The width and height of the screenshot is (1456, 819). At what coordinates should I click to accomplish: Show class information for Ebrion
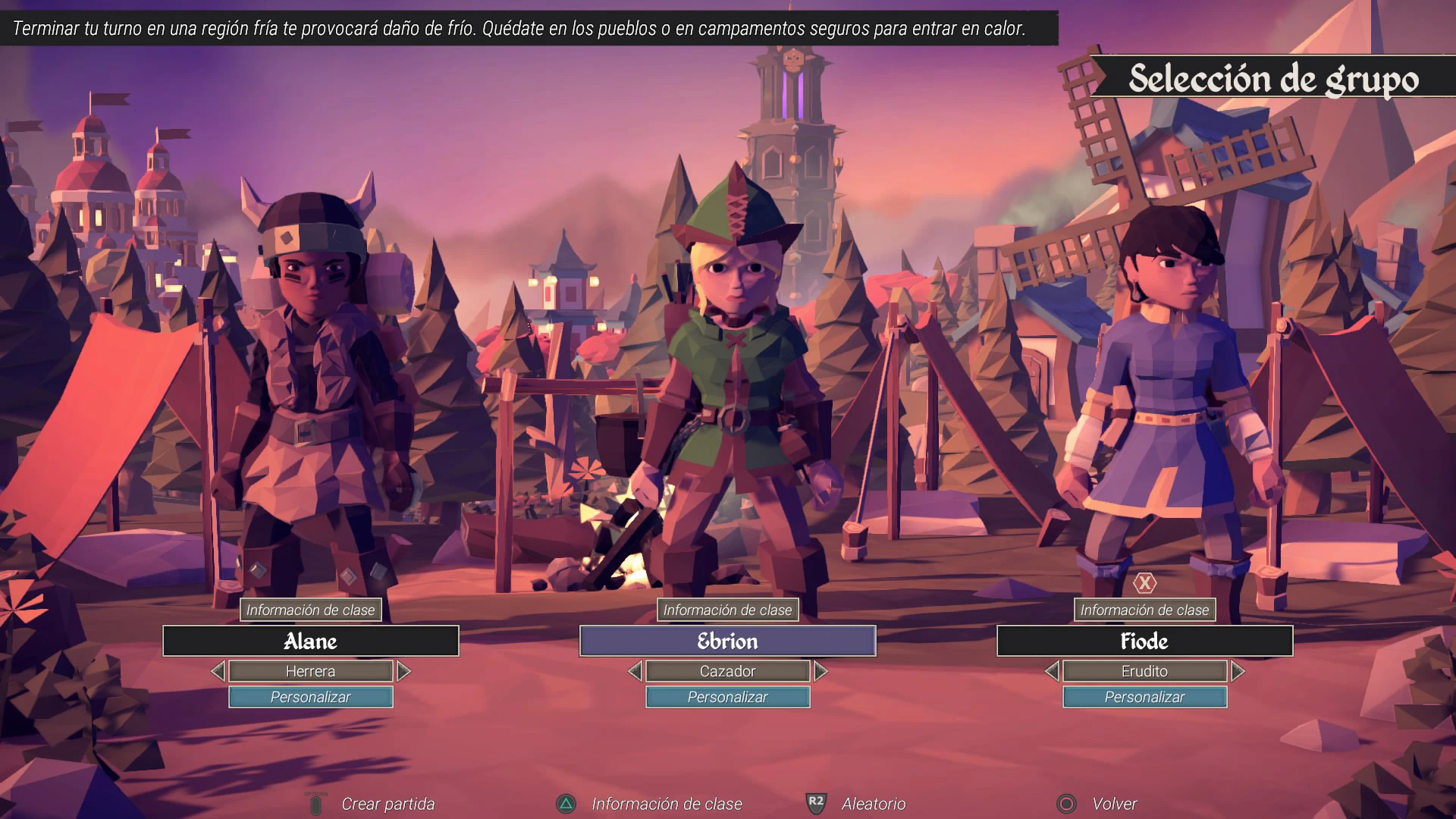point(727,610)
